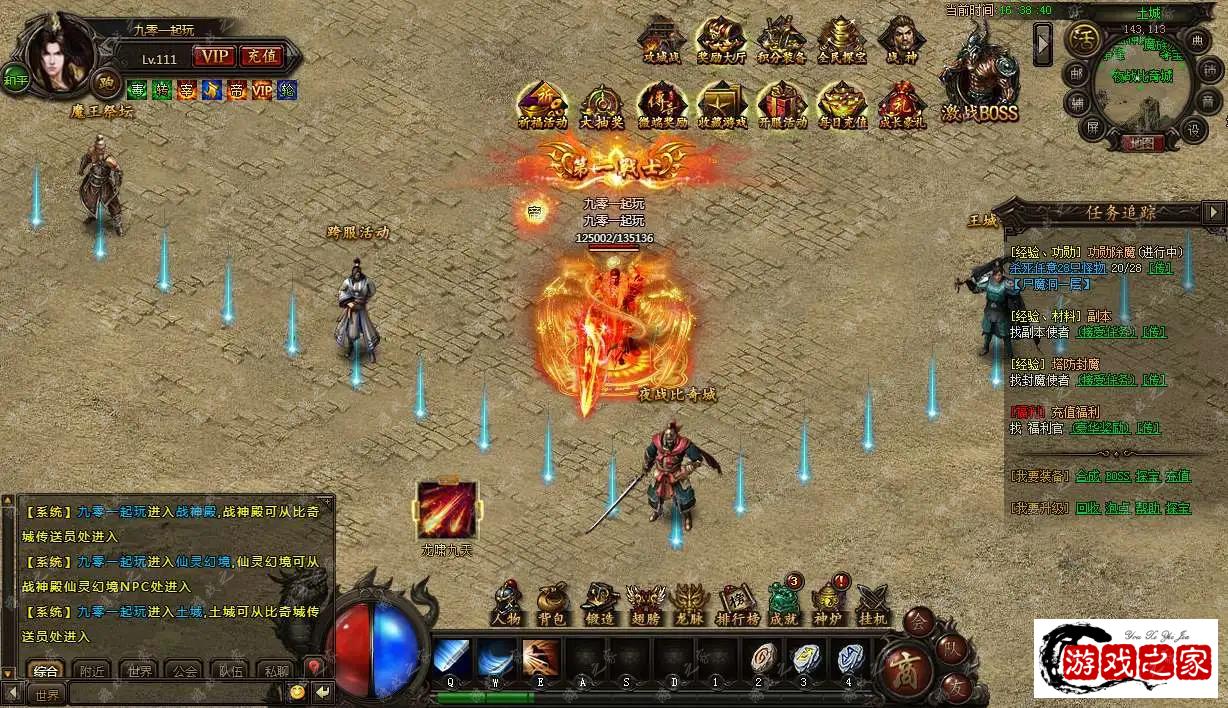Click the 激战BOSS boss battle icon

pos(978,77)
